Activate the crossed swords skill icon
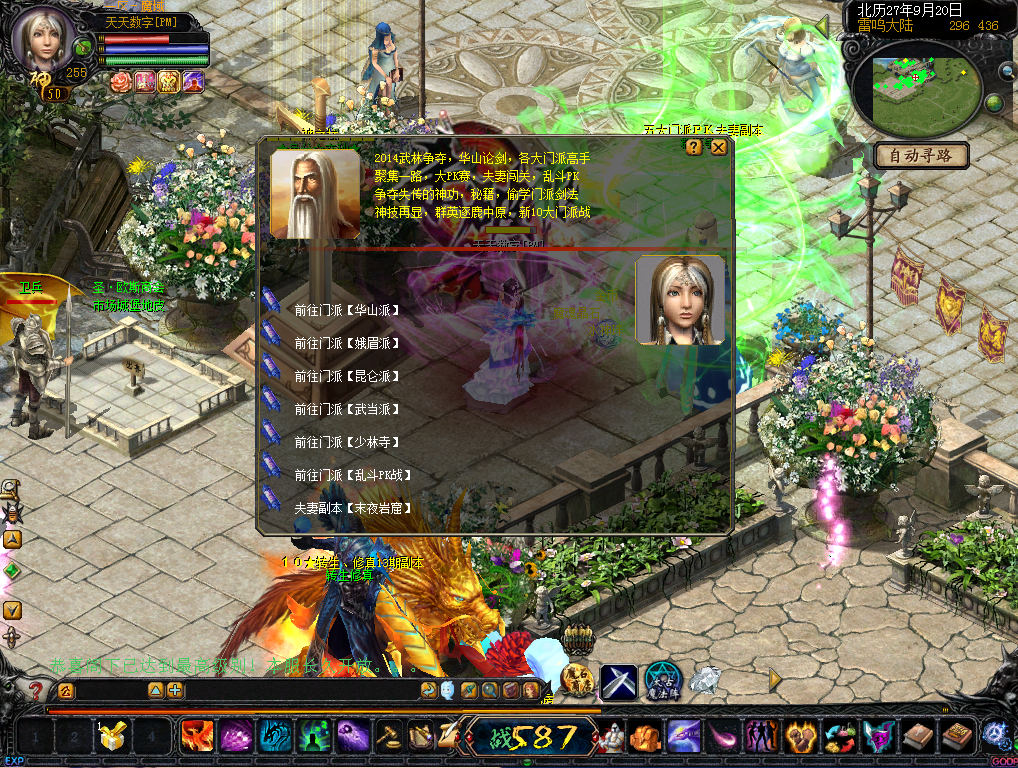This screenshot has width=1018, height=768. tap(618, 682)
